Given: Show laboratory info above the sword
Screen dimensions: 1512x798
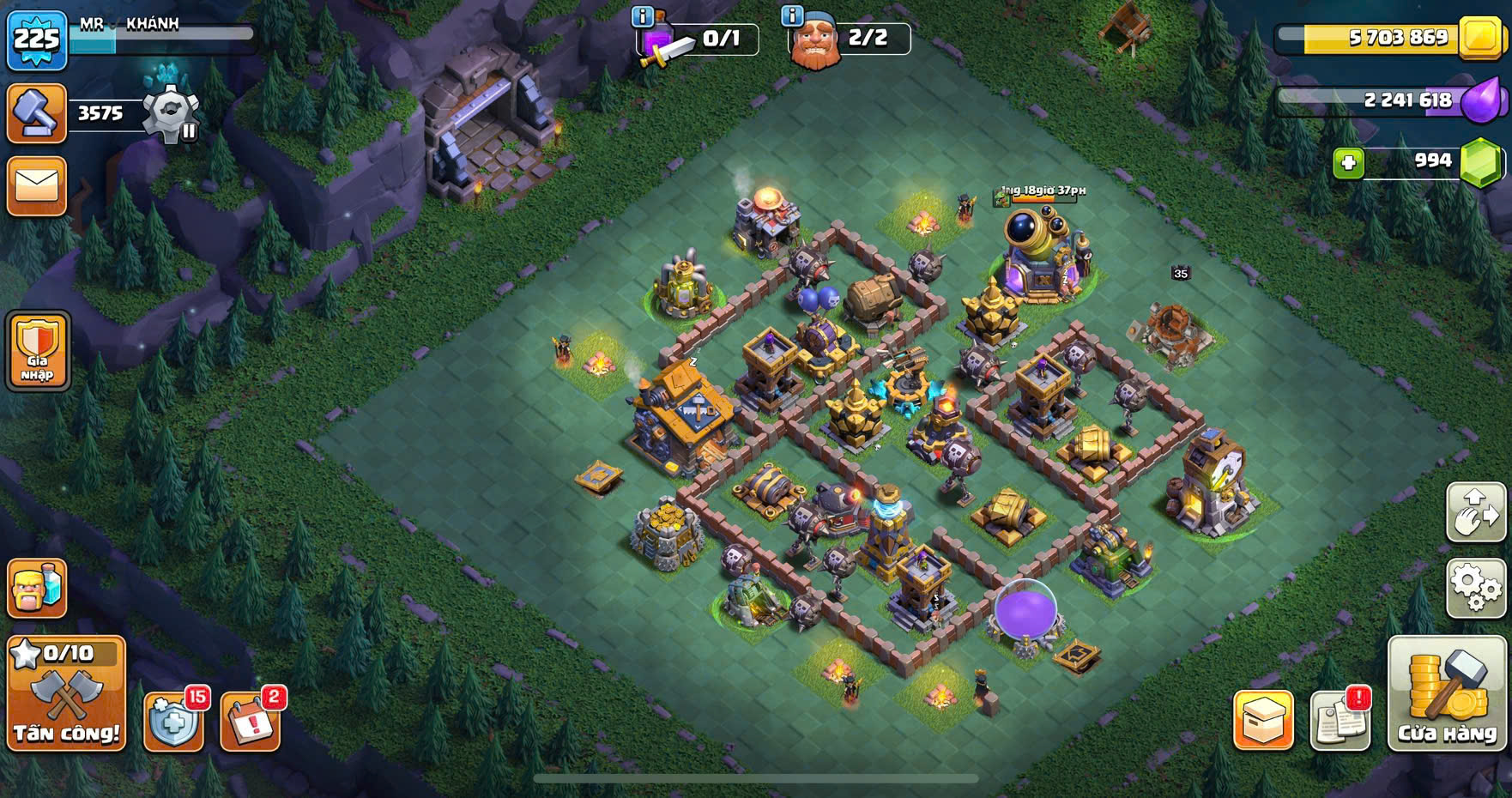Looking at the screenshot, I should click(642, 15).
